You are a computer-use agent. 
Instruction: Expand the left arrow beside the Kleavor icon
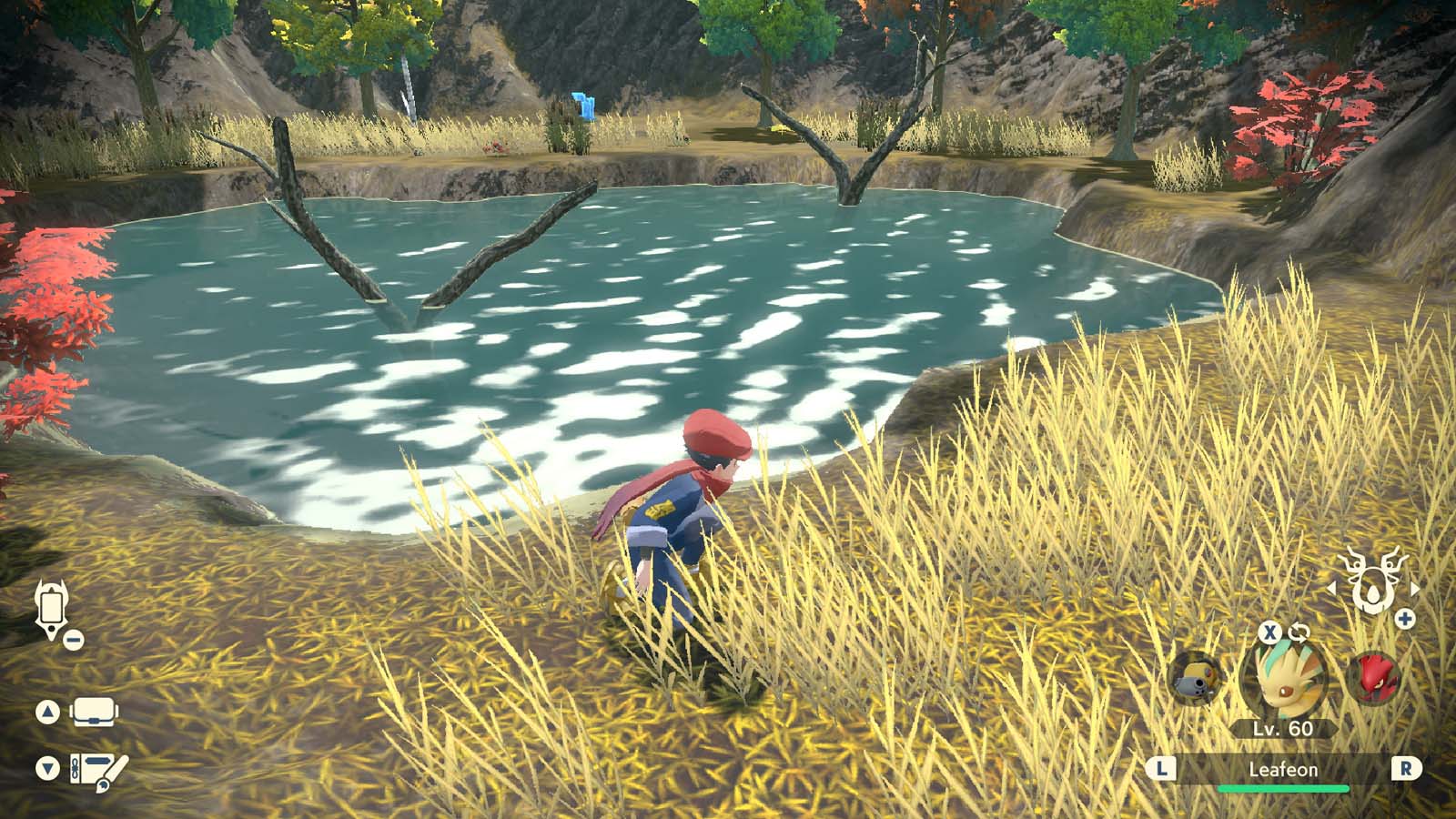point(1333,589)
